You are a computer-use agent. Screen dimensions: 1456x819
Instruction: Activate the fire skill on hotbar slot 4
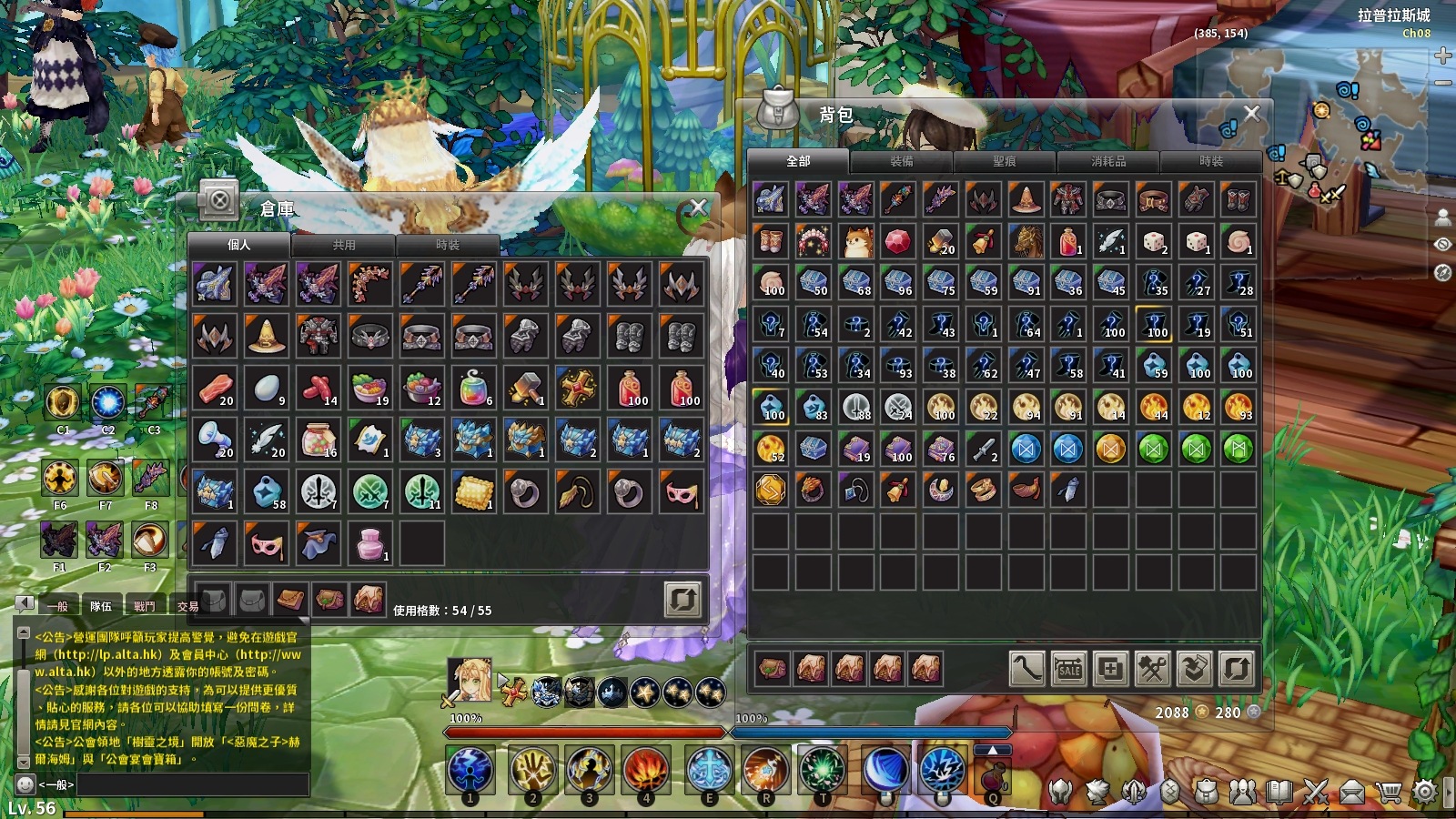click(x=645, y=770)
